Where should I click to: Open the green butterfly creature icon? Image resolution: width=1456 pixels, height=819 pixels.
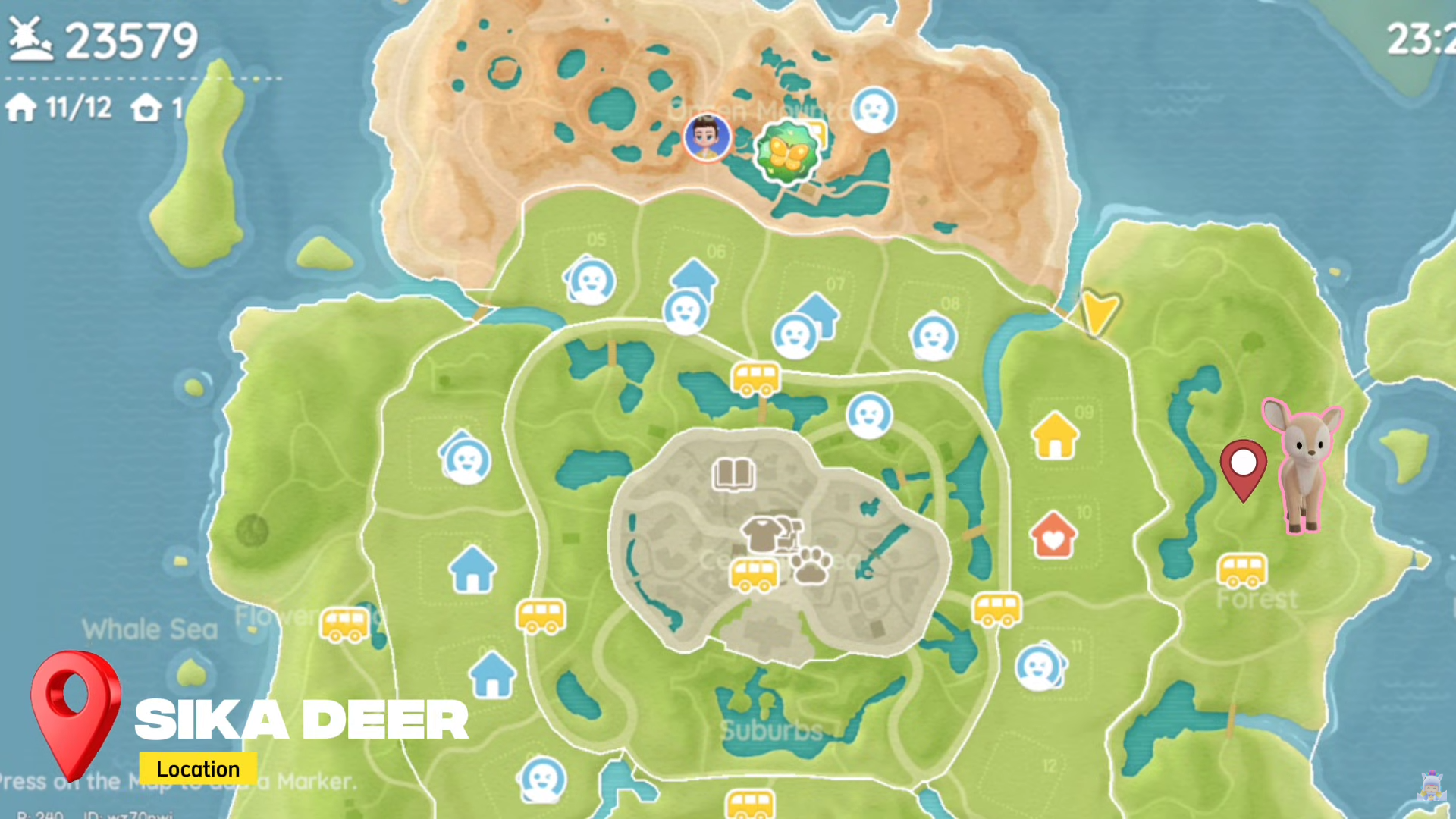pyautogui.click(x=787, y=150)
